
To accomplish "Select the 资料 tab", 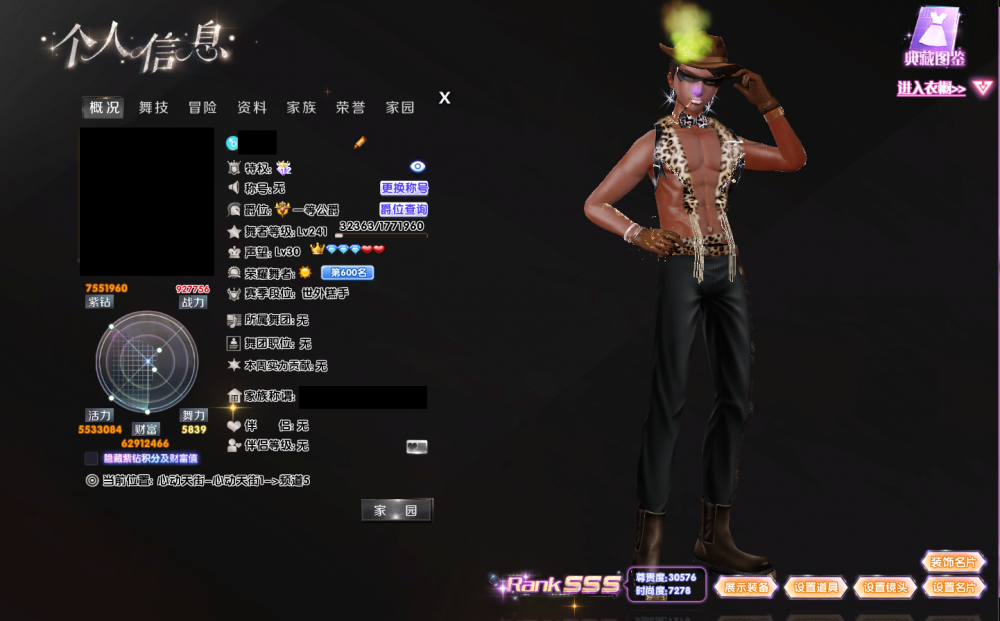I will (x=252, y=108).
